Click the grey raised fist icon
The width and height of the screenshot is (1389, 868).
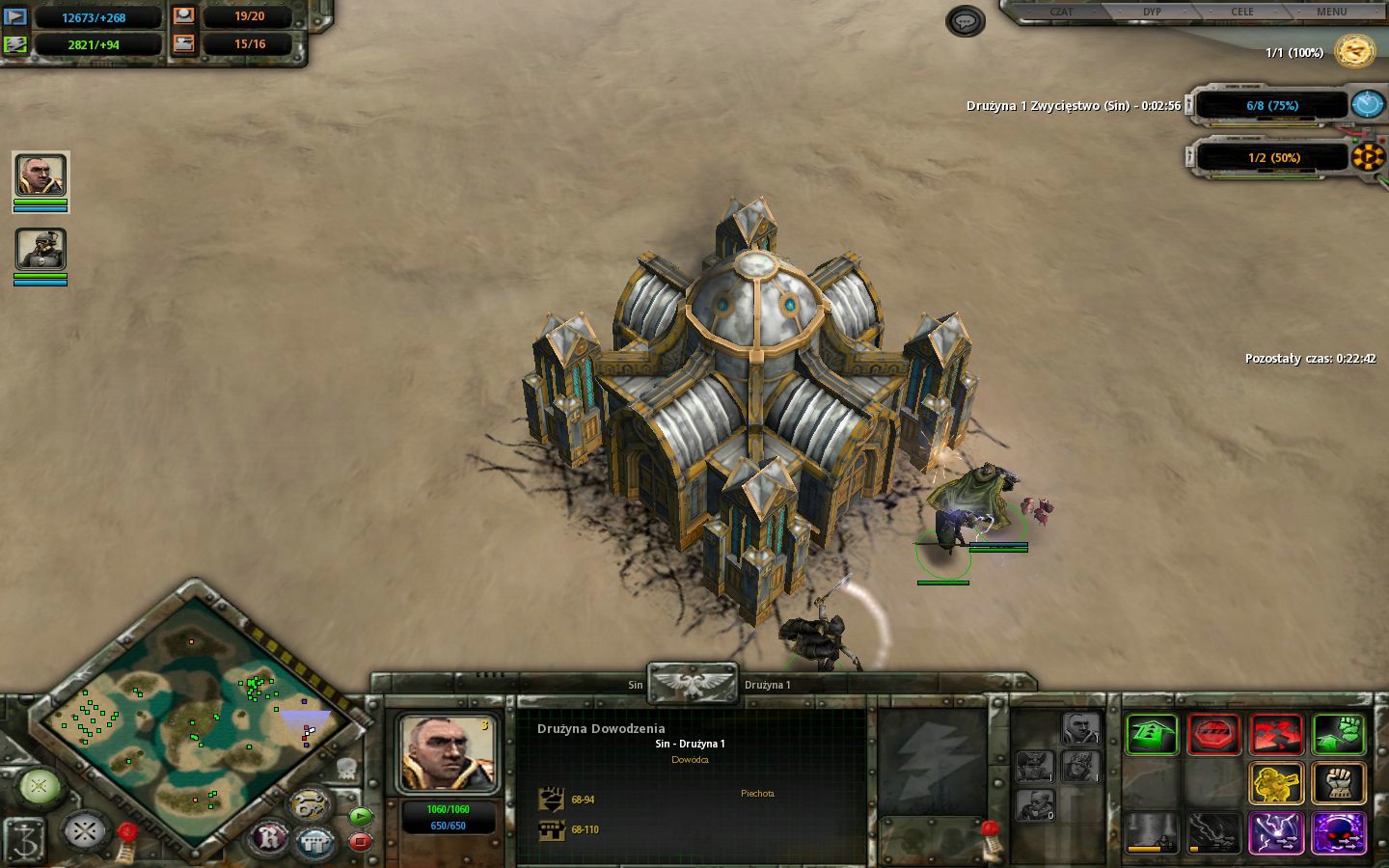(1339, 783)
